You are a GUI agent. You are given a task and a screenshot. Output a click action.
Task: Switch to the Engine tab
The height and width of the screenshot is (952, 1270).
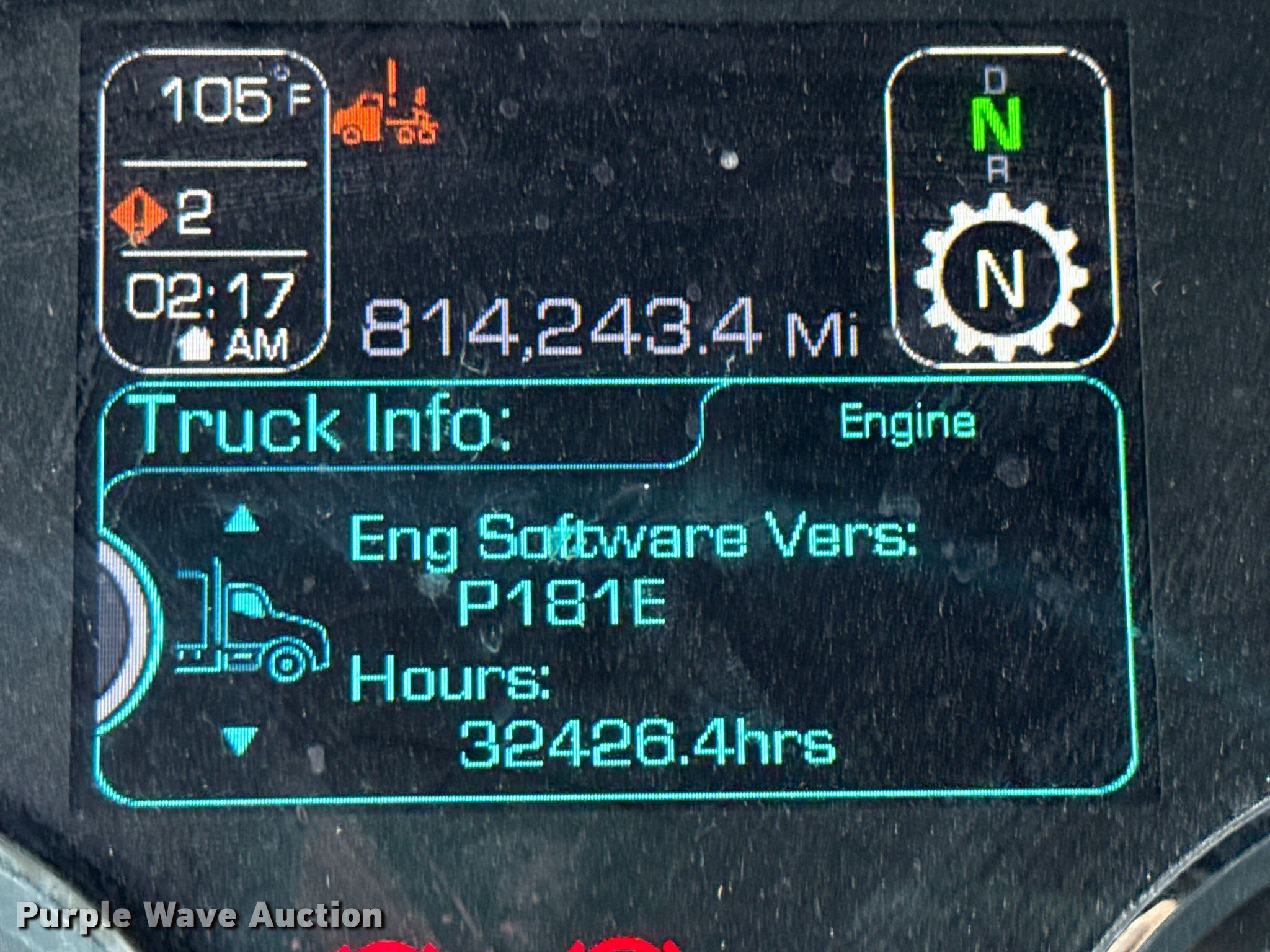pyautogui.click(x=907, y=424)
